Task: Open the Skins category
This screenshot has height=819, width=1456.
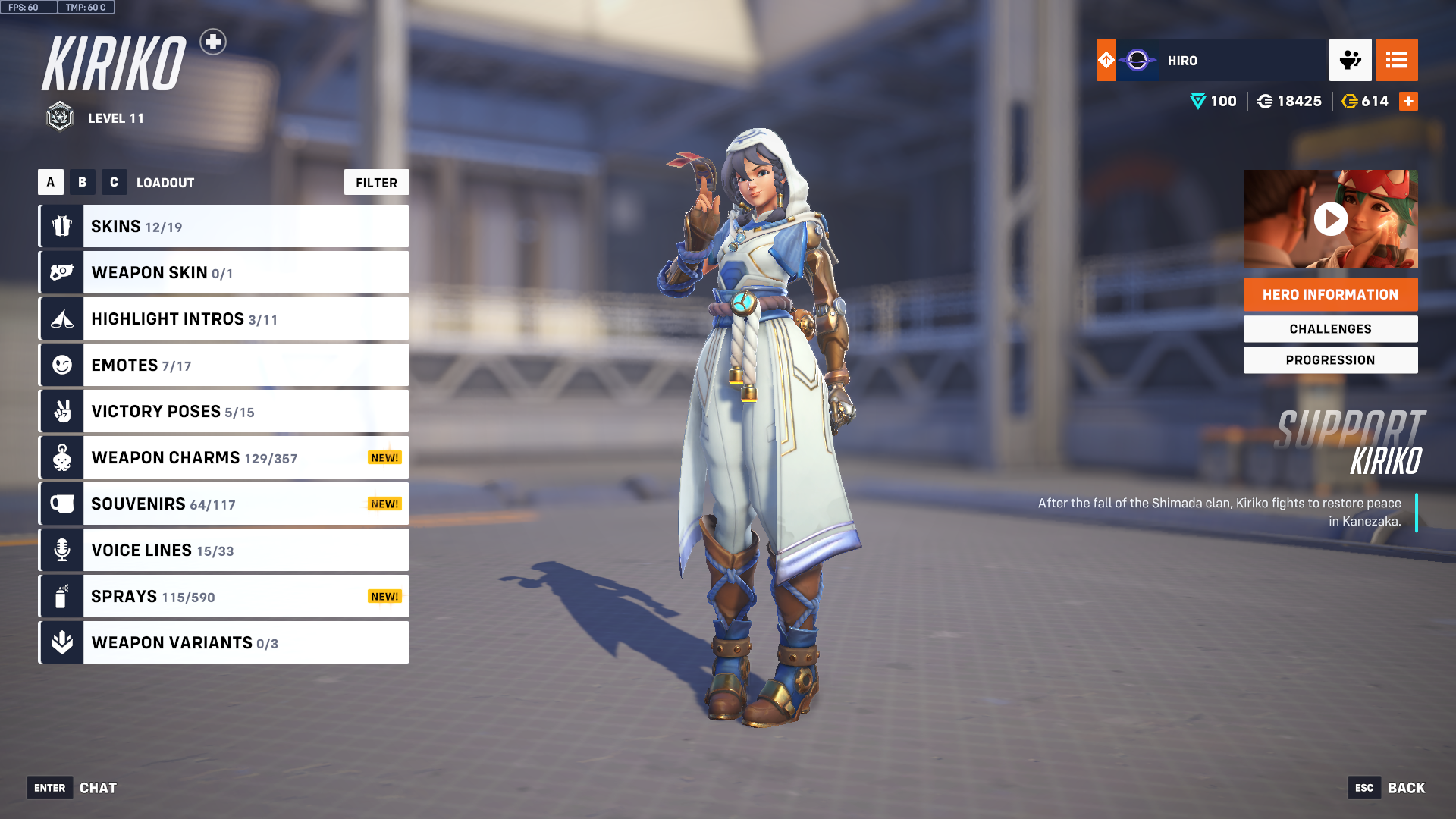Action: pyautogui.click(x=224, y=226)
